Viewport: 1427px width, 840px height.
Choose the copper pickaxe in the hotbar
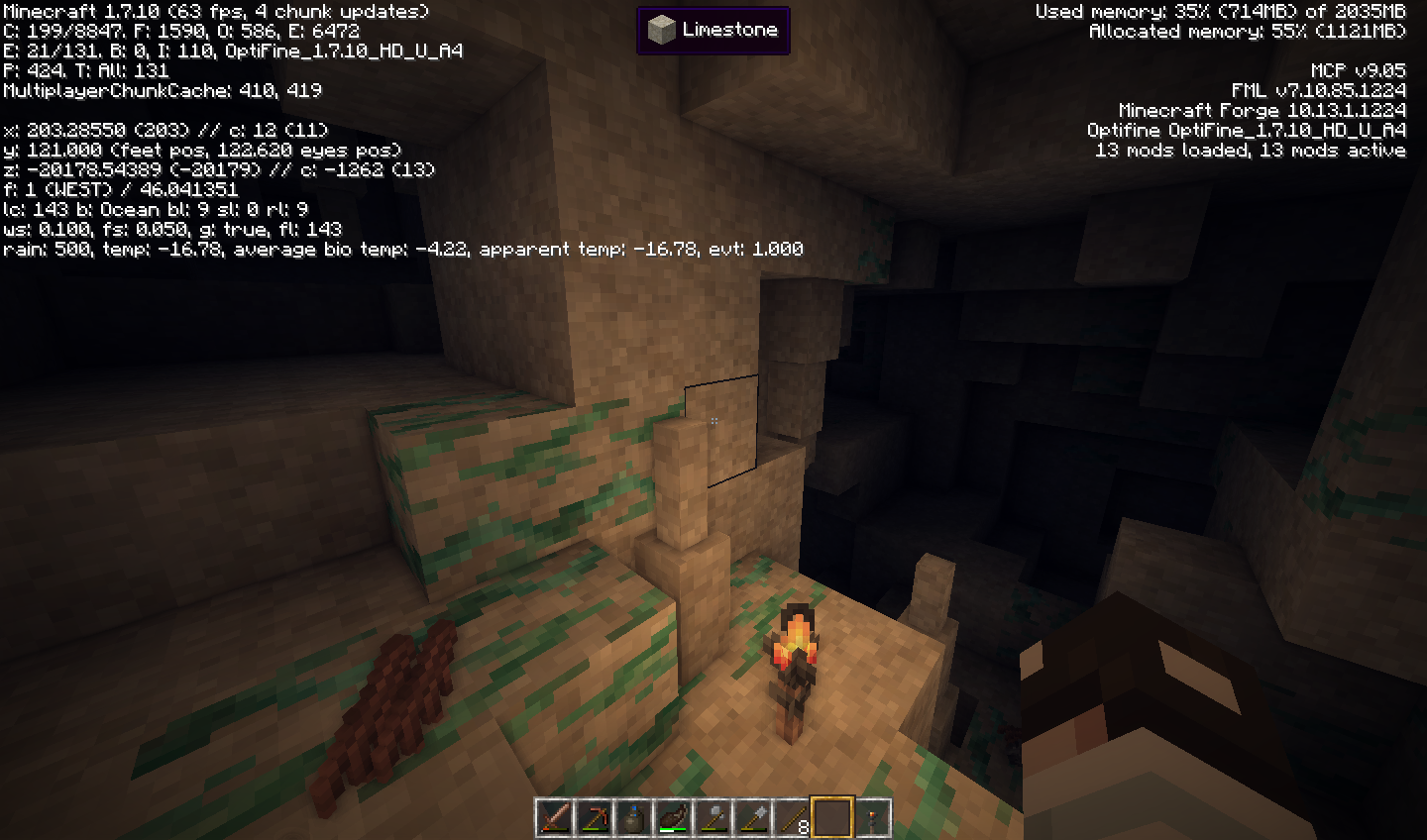click(595, 818)
